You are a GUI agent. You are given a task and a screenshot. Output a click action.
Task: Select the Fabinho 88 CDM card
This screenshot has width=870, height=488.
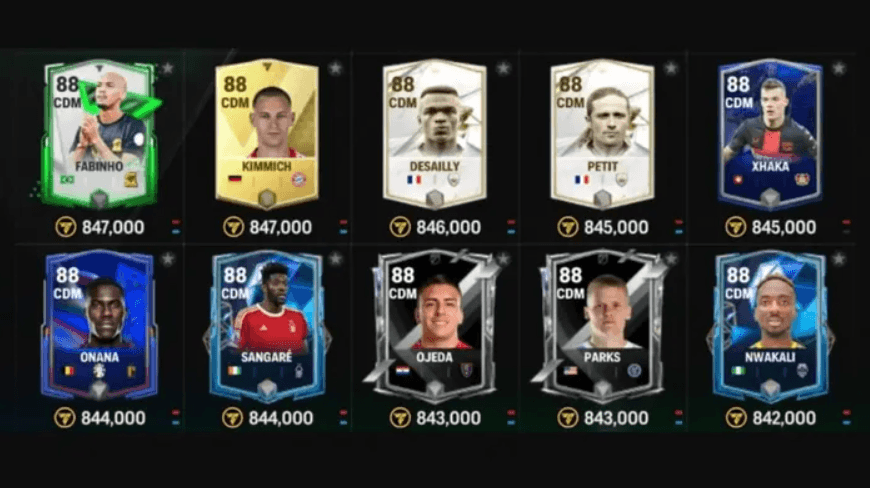point(99,133)
